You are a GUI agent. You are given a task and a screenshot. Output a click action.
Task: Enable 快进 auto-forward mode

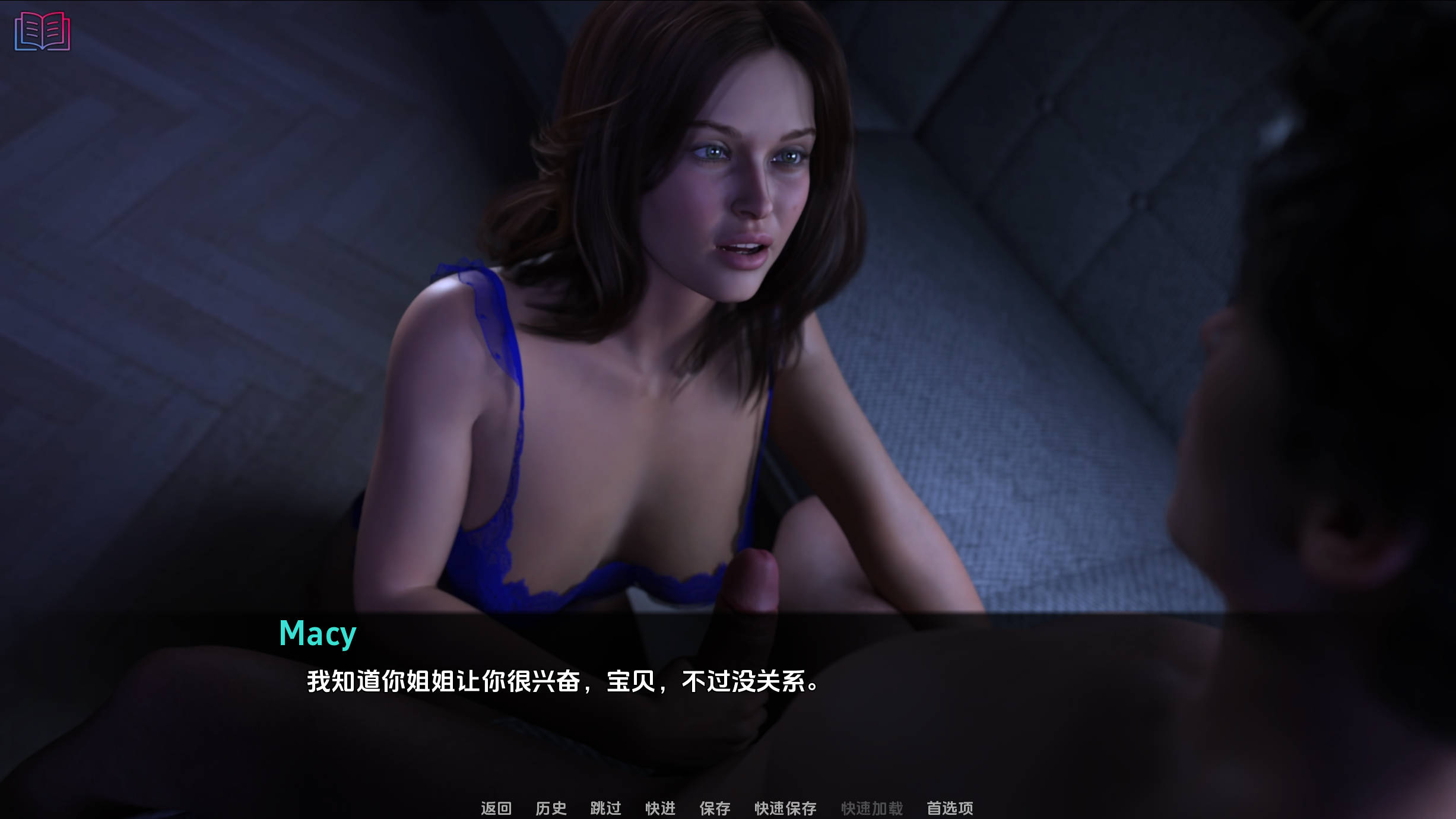coord(661,808)
